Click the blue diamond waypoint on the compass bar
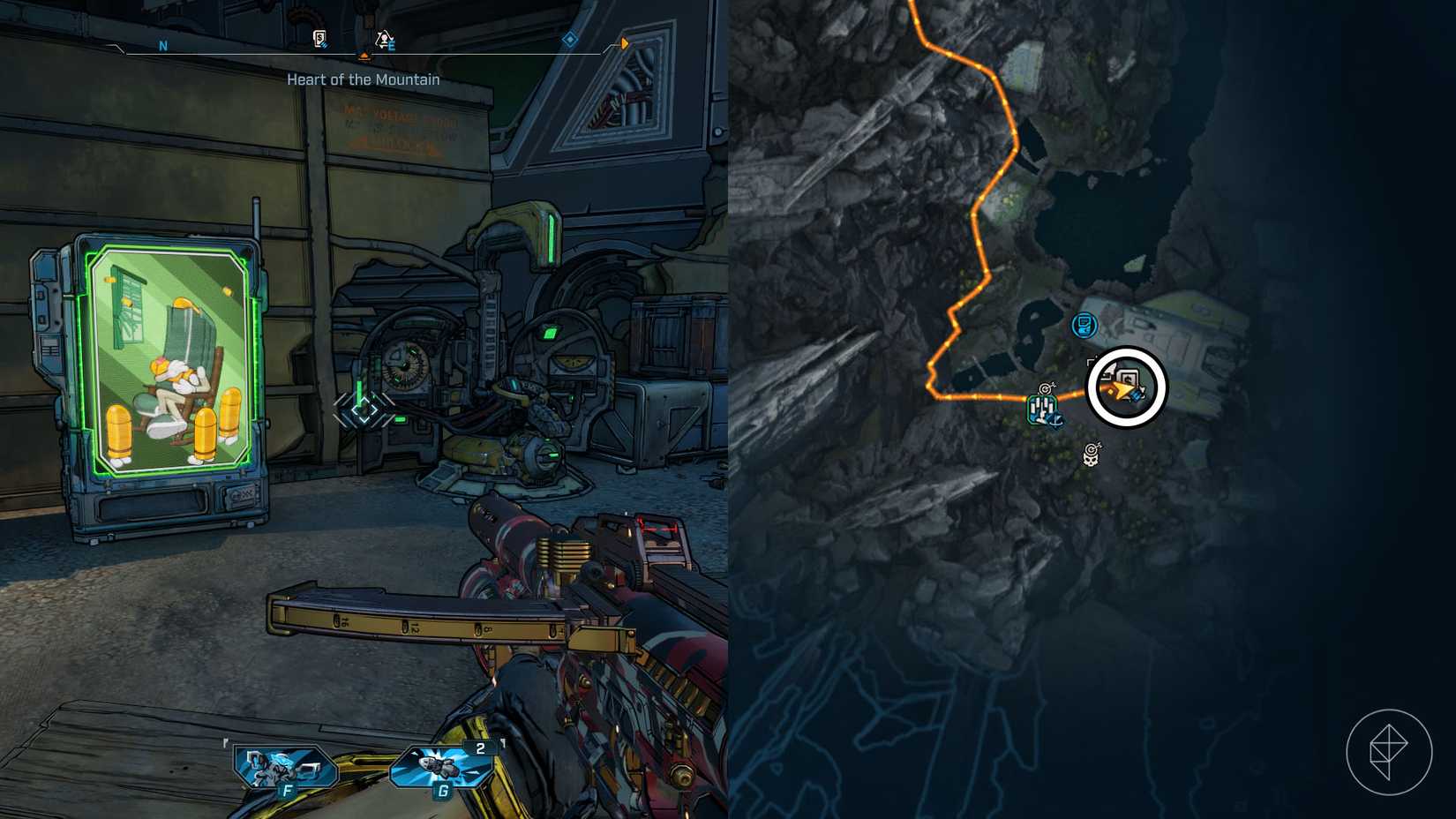The height and width of the screenshot is (819, 1456). tap(570, 40)
